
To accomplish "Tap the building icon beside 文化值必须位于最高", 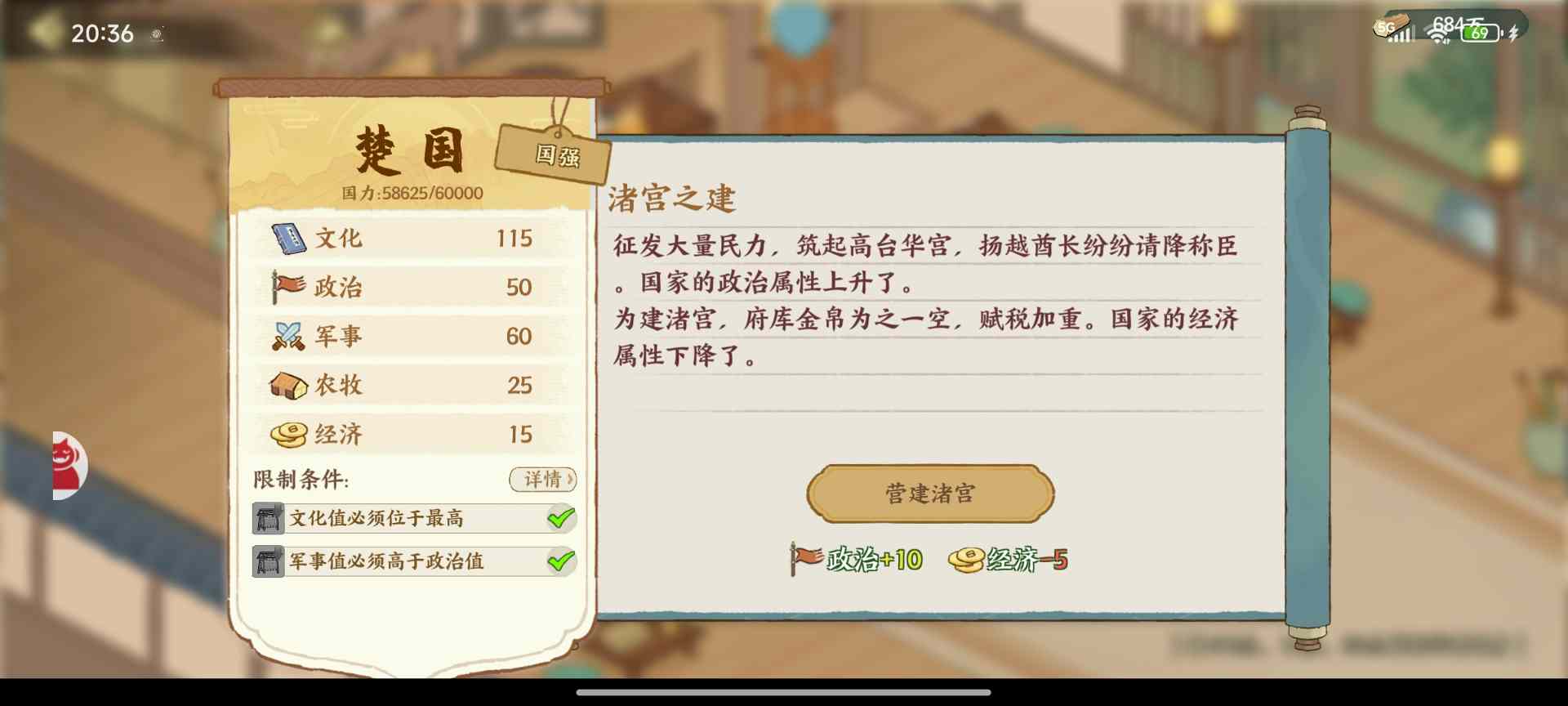I will [268, 518].
